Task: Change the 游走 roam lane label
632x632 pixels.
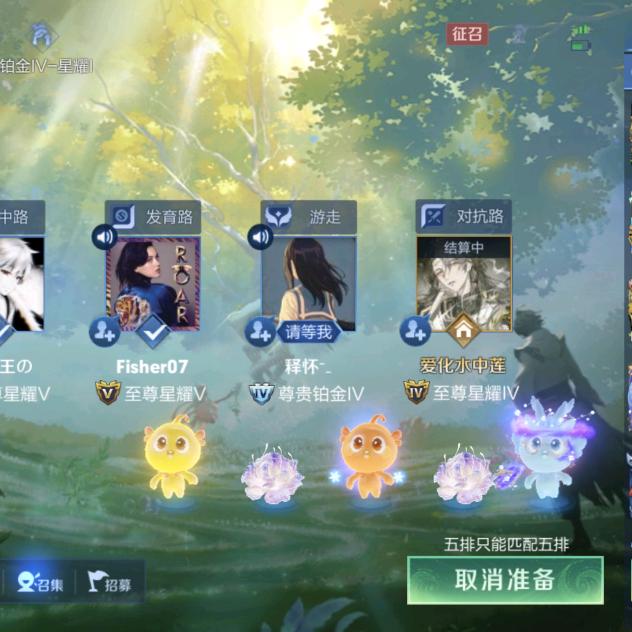Action: (308, 216)
